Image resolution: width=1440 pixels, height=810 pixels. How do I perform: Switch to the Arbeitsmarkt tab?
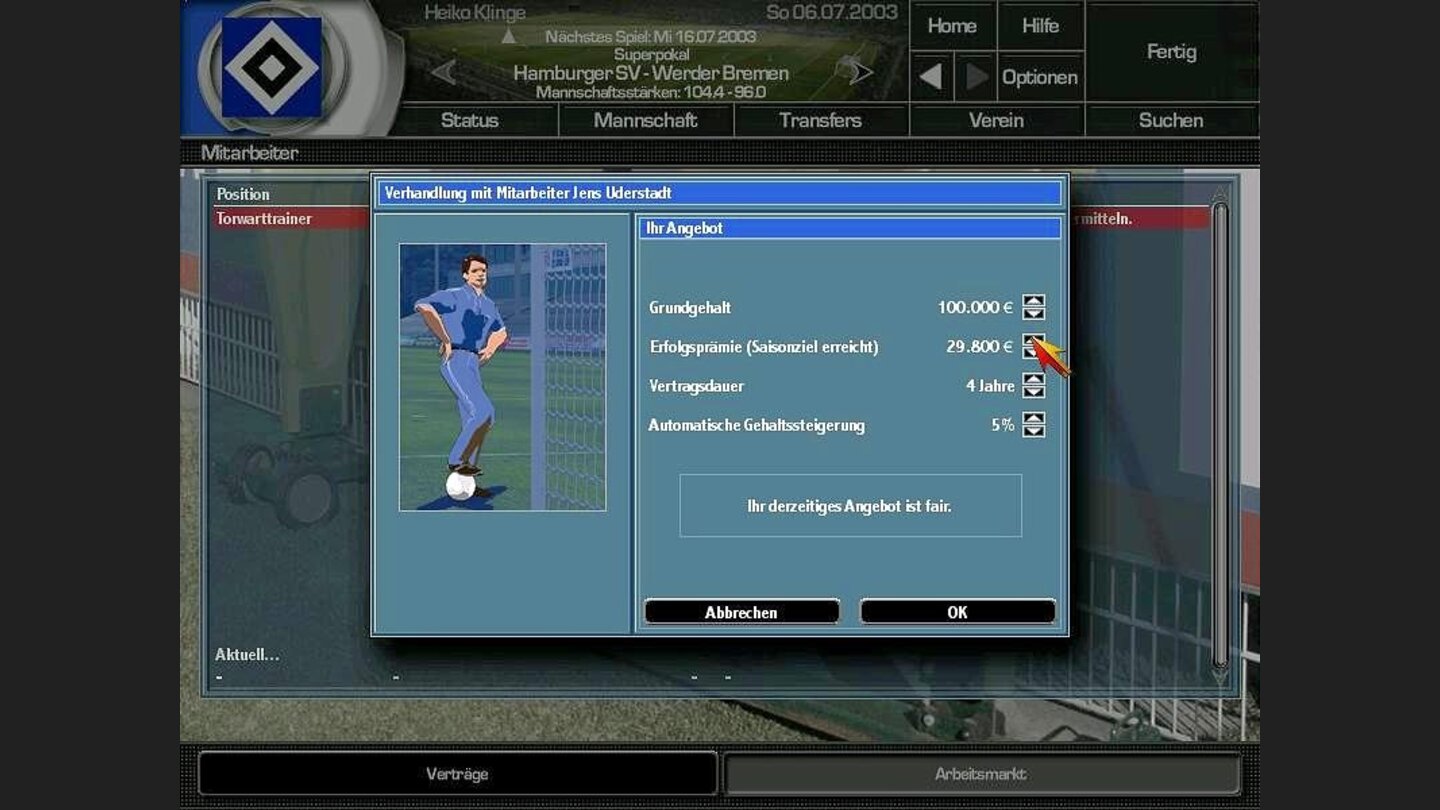click(983, 773)
